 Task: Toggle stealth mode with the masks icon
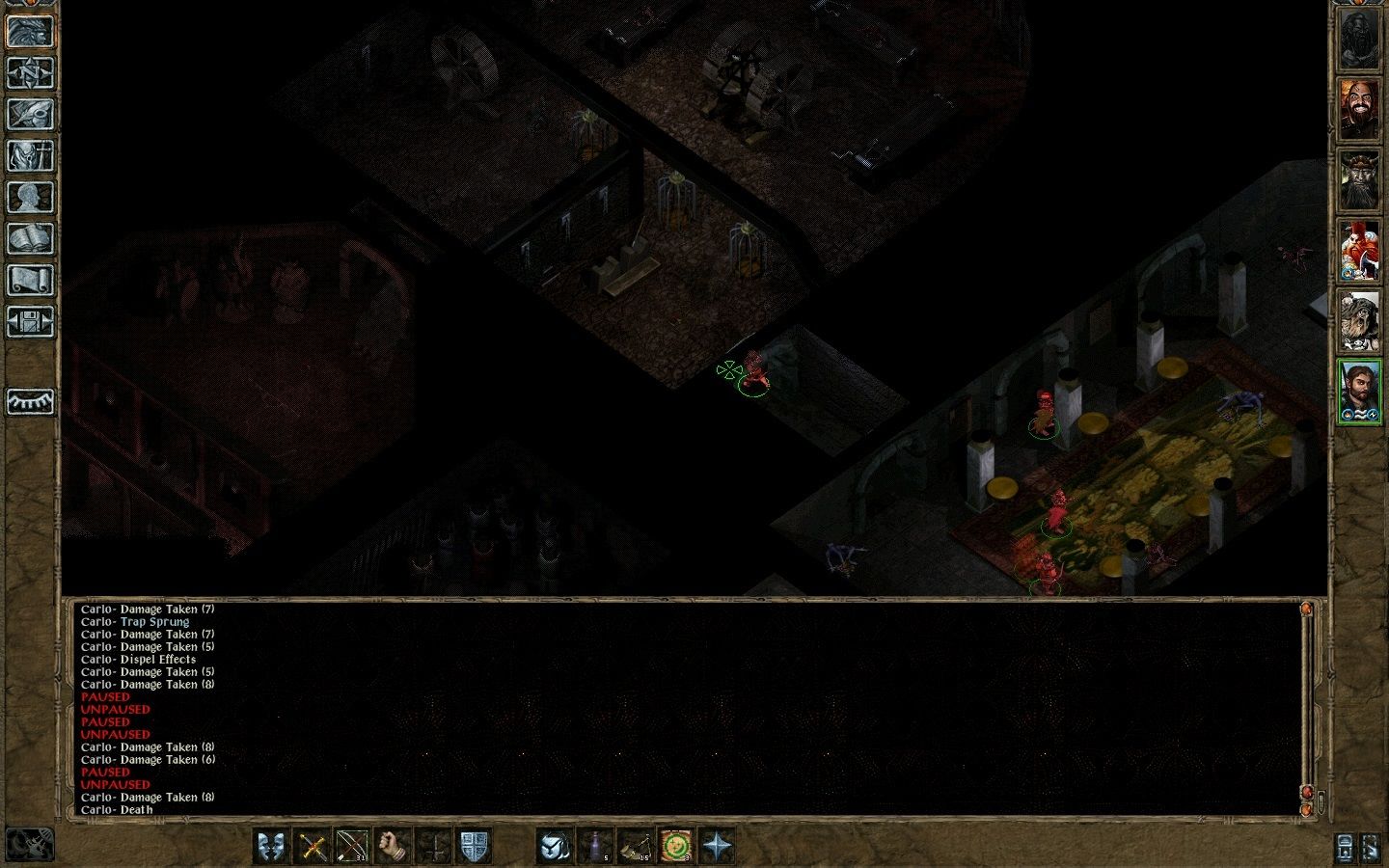click(271, 846)
